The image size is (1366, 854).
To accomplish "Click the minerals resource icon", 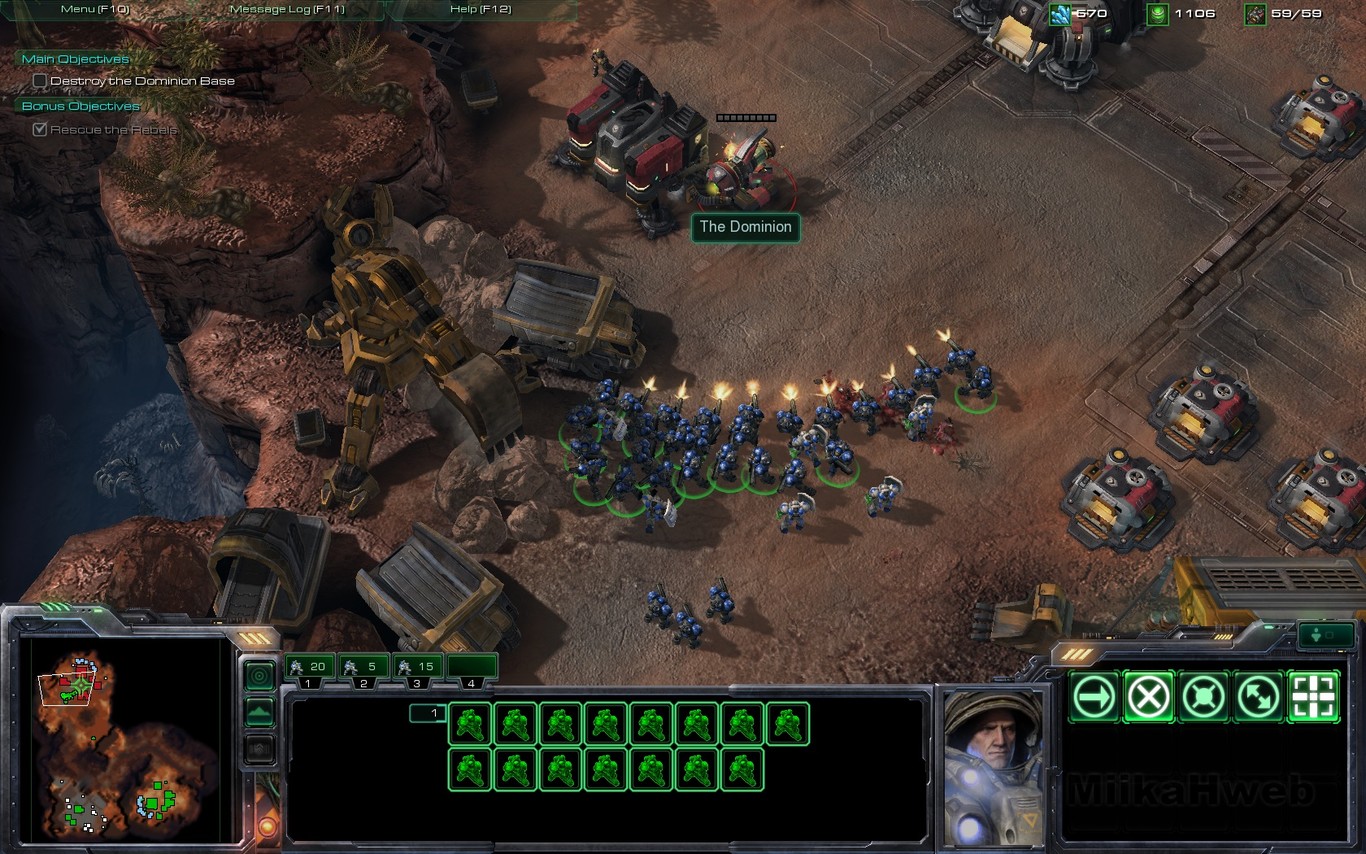I will pyautogui.click(x=1058, y=13).
